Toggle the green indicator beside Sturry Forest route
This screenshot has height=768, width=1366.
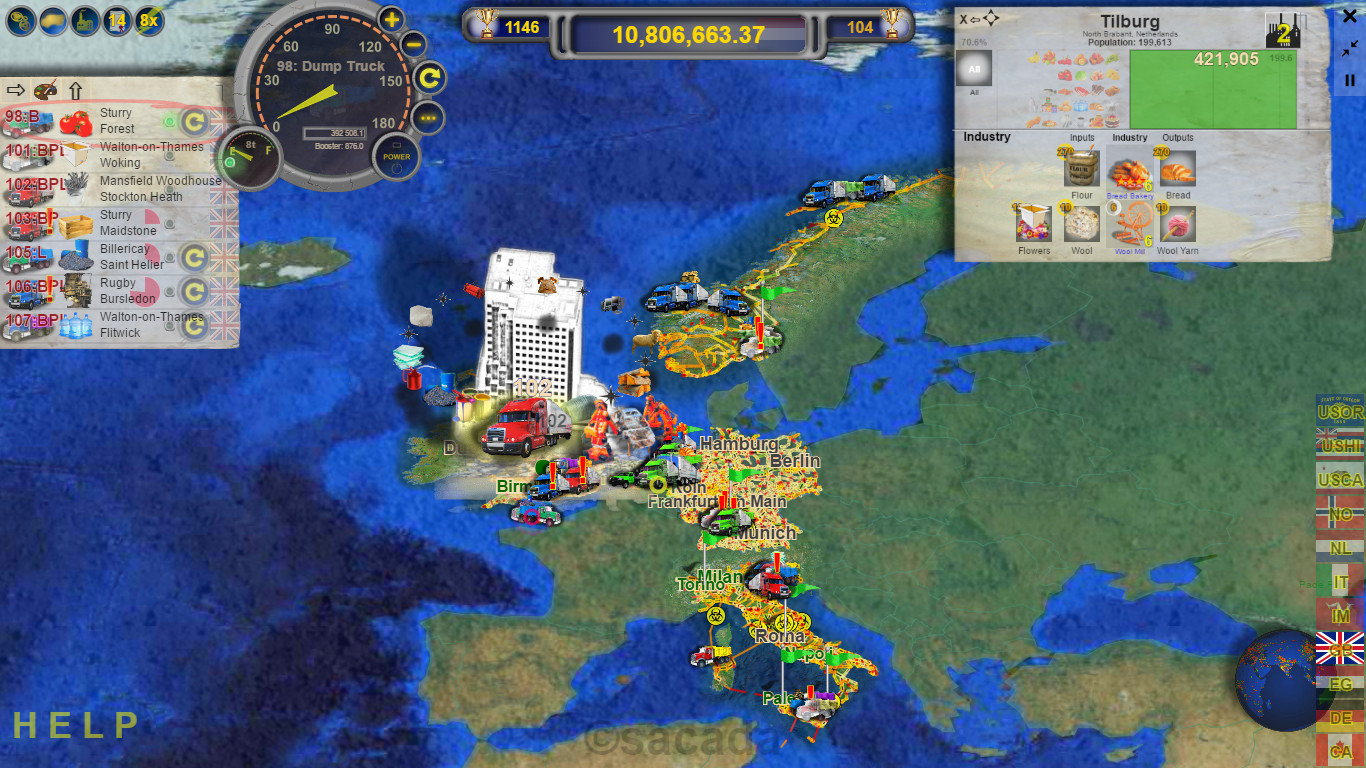tap(169, 119)
